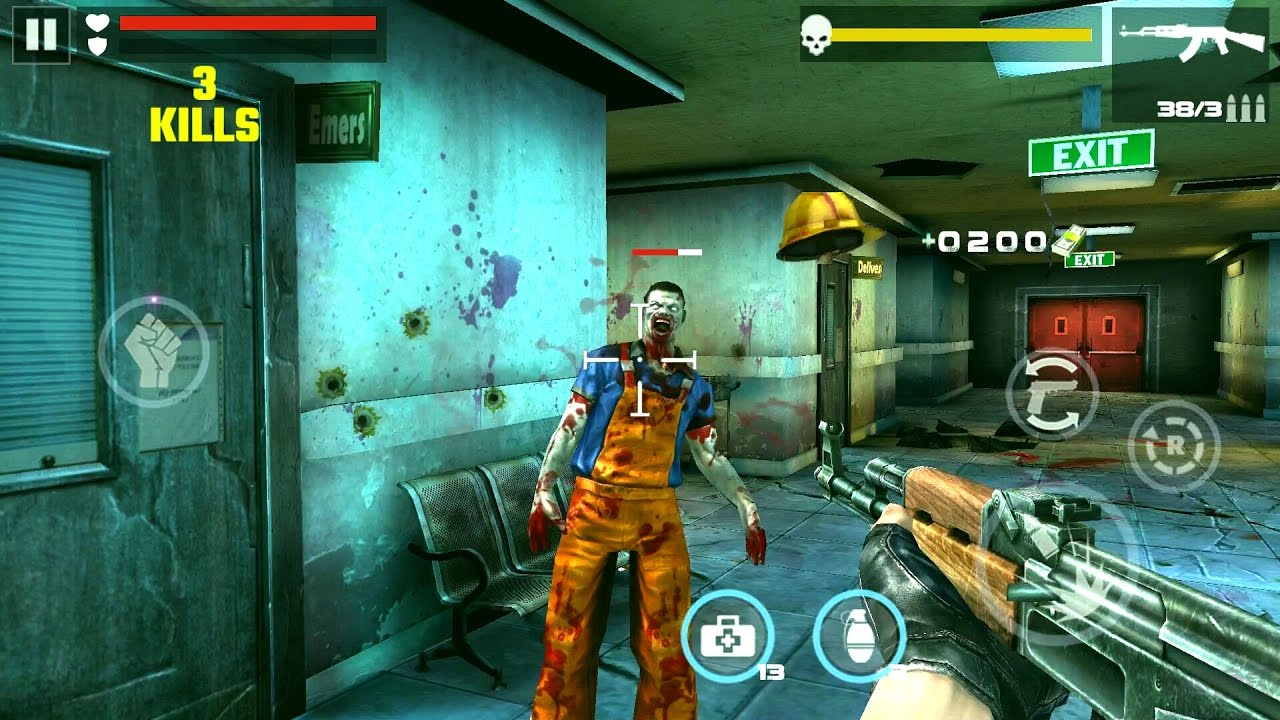Tap the green EXIT sign
This screenshot has width=1280, height=720.
[1090, 152]
